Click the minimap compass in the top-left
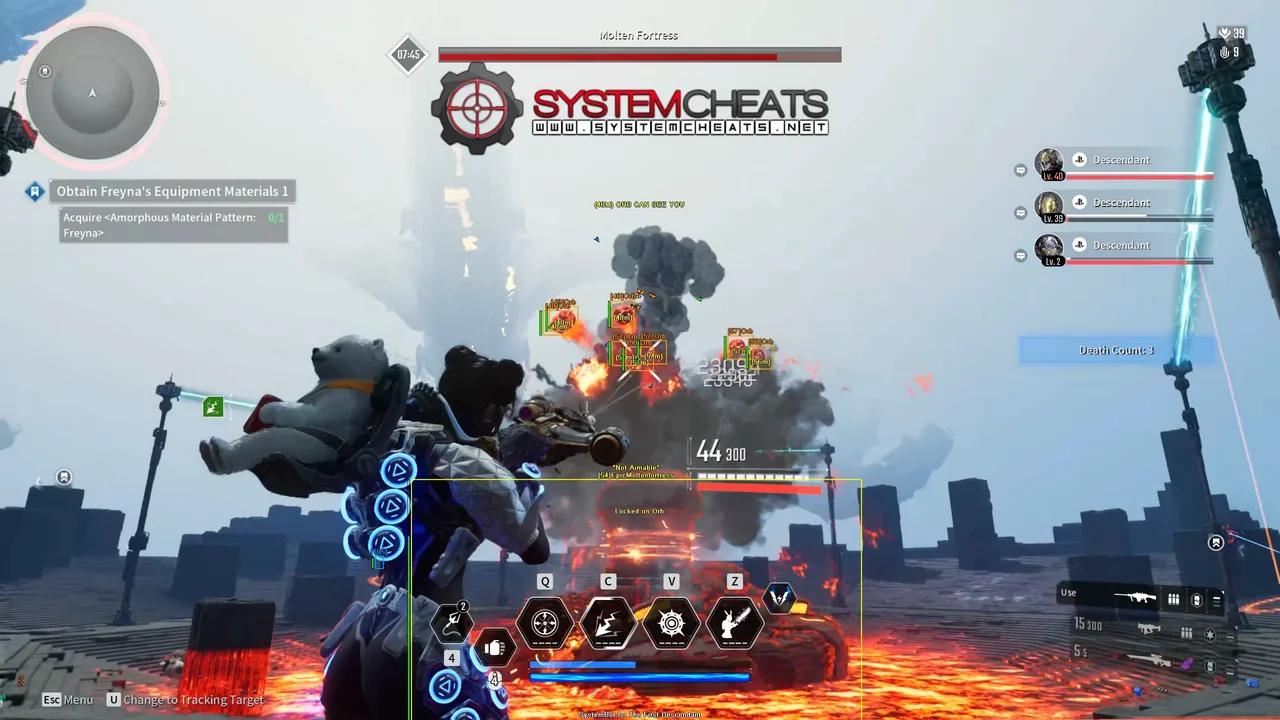This screenshot has width=1280, height=720. pyautogui.click(x=92, y=93)
